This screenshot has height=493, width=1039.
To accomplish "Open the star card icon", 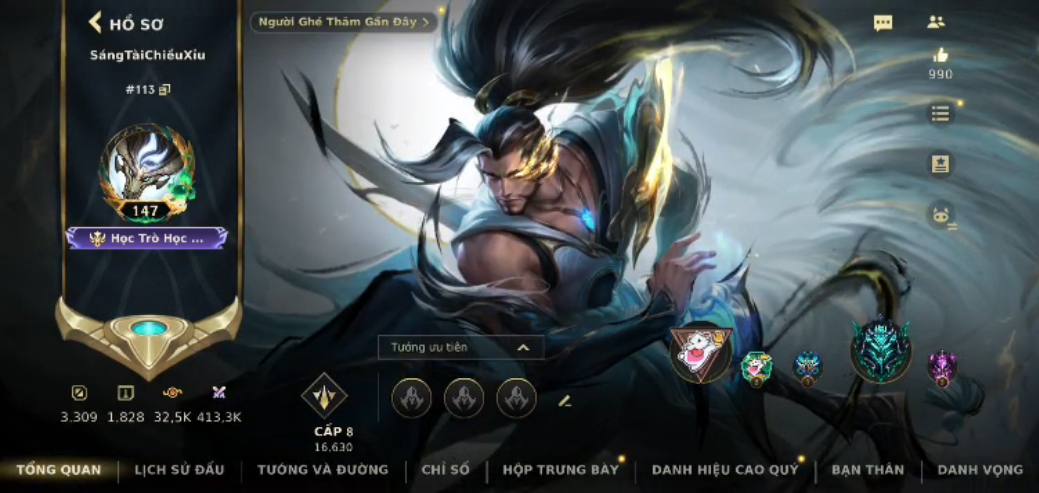I will [x=940, y=164].
